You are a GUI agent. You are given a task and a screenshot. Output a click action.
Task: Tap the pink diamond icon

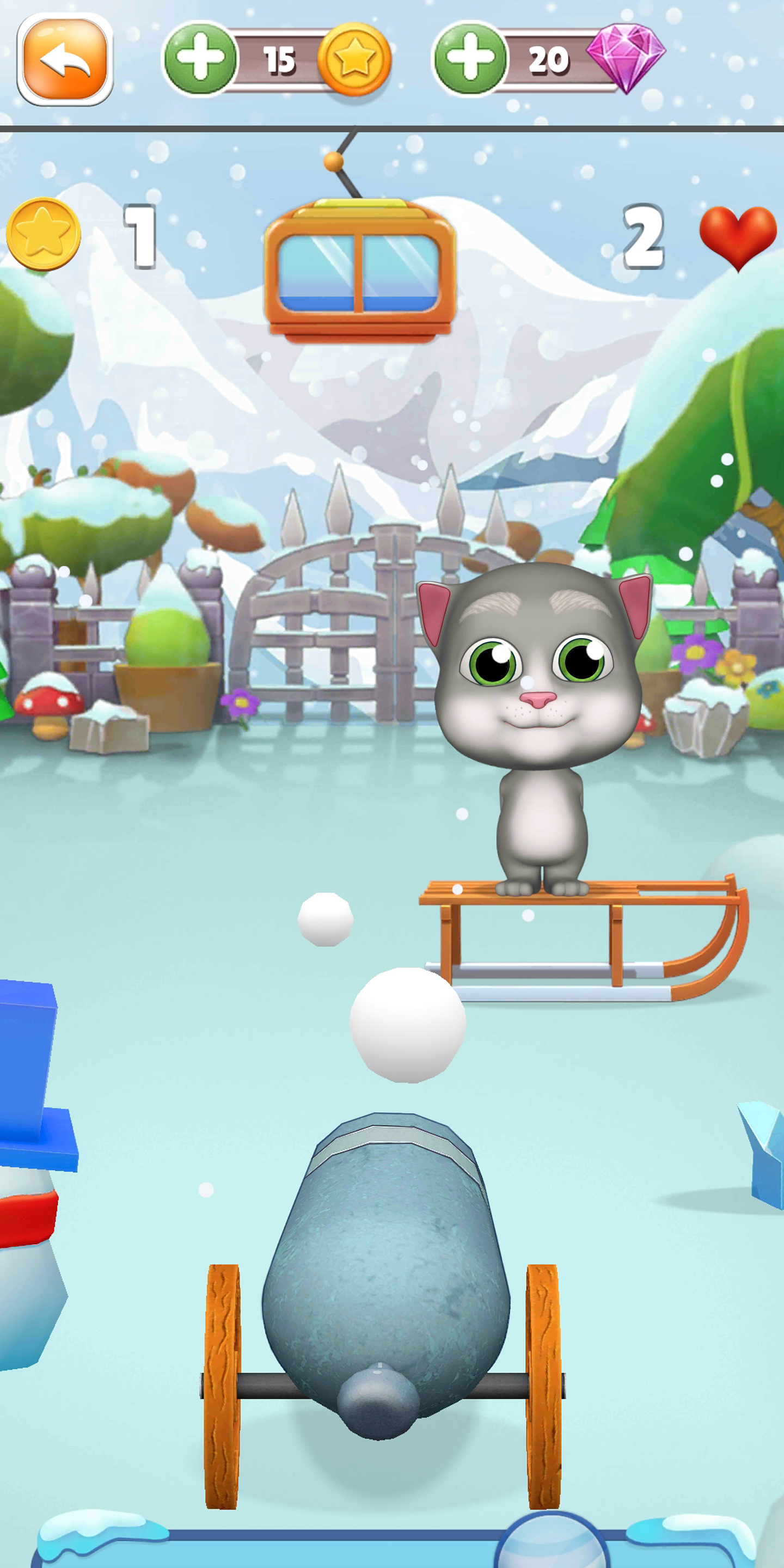point(627,58)
